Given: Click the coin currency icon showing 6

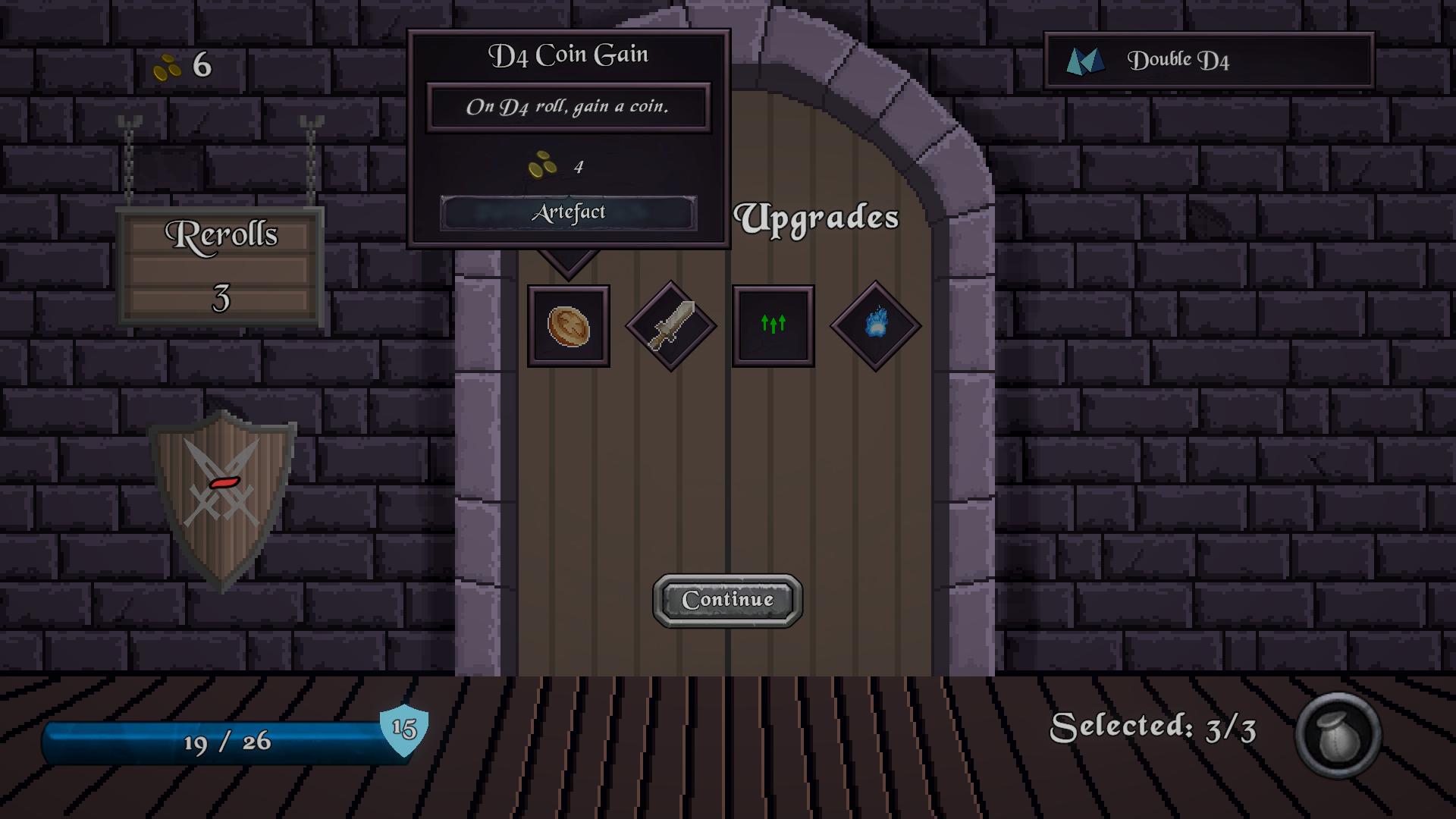Looking at the screenshot, I should coord(168,67).
